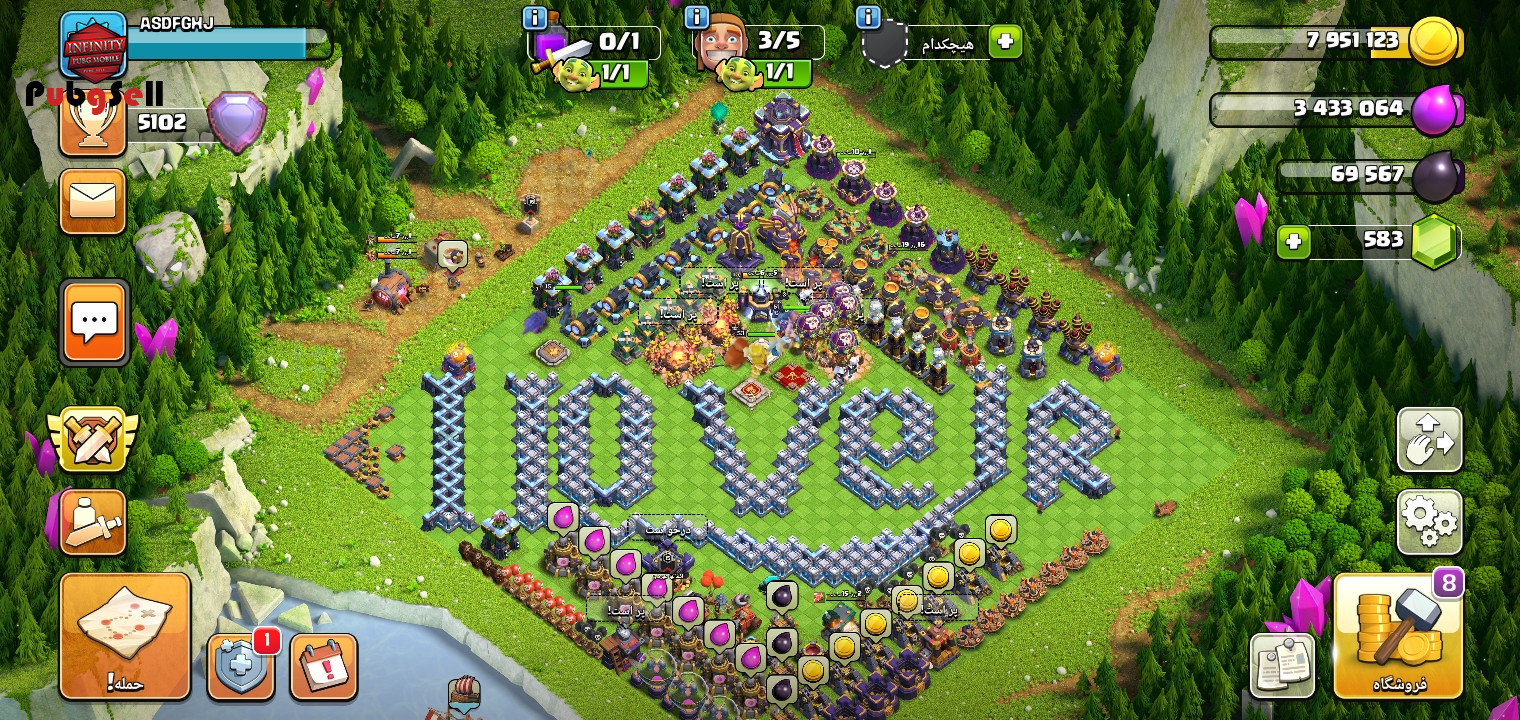This screenshot has height=720, width=1520.
Task: Open the clipboard notes button
Action: tap(1282, 666)
